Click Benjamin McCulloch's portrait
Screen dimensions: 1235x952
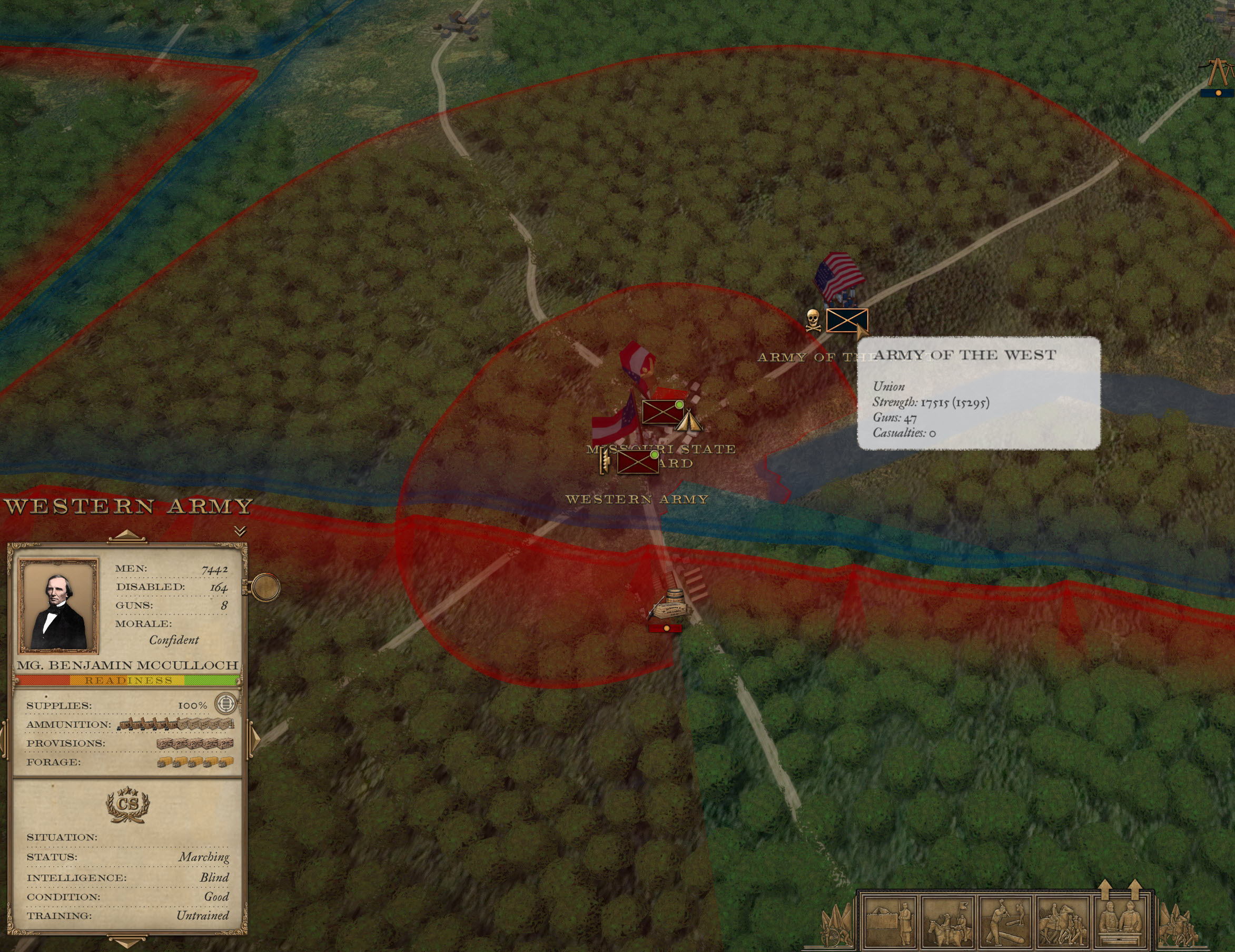pos(59,605)
